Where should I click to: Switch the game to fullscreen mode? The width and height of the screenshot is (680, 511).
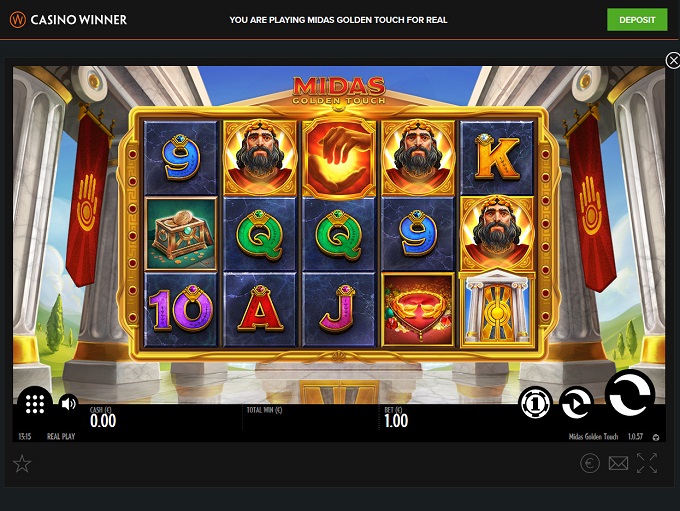click(647, 463)
